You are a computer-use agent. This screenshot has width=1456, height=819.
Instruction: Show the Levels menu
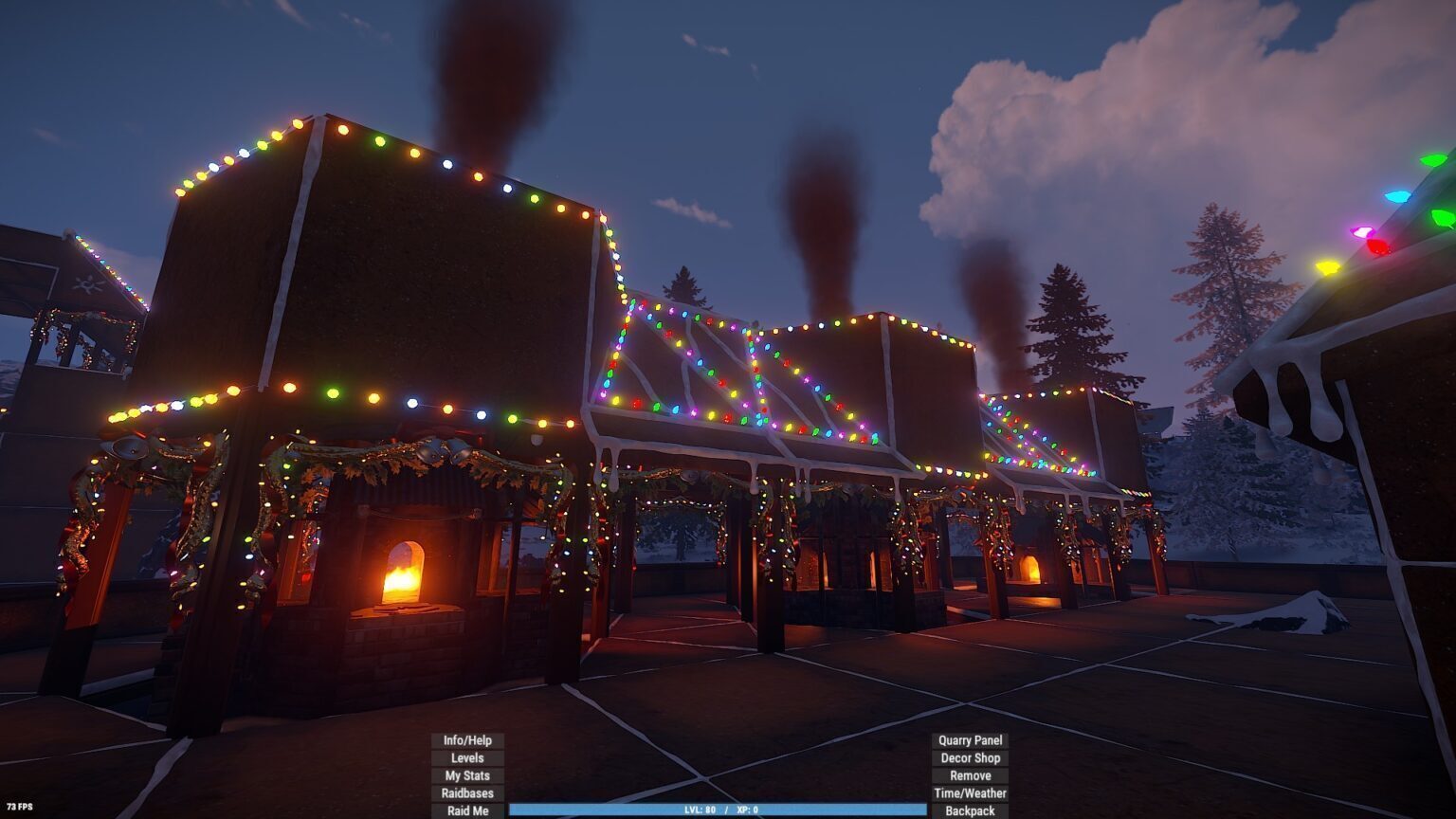tap(467, 758)
